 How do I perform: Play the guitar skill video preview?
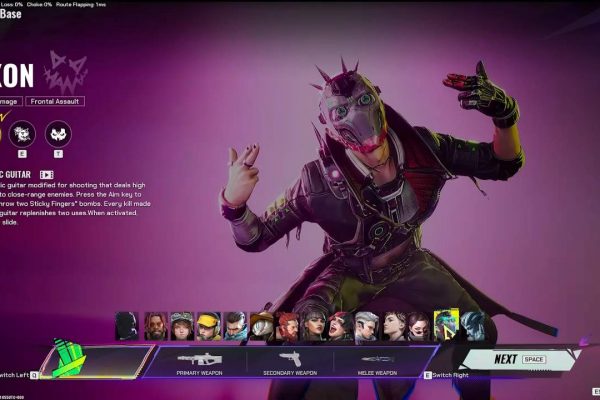(x=46, y=174)
